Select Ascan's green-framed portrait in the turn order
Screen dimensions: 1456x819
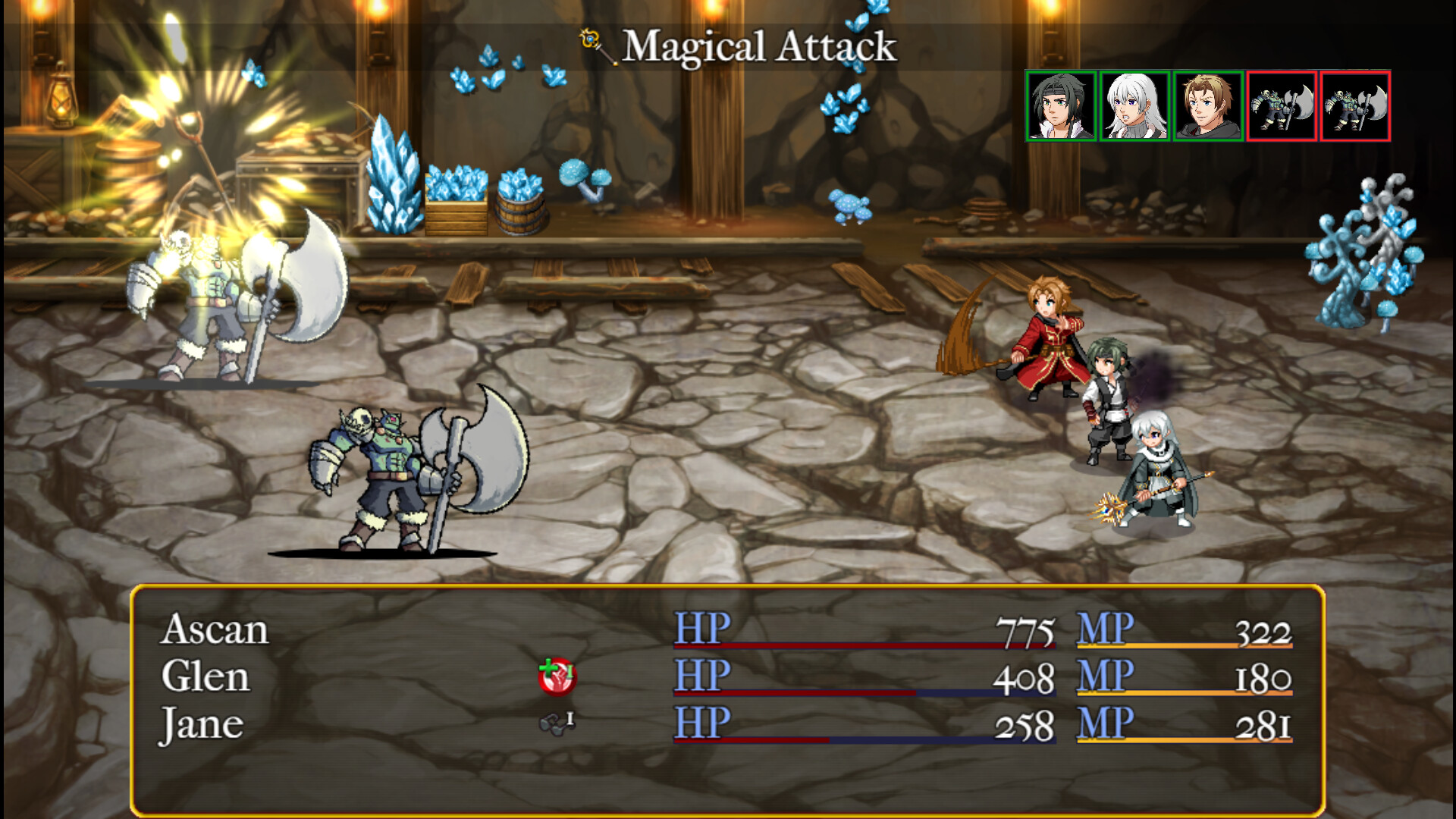click(x=1061, y=106)
